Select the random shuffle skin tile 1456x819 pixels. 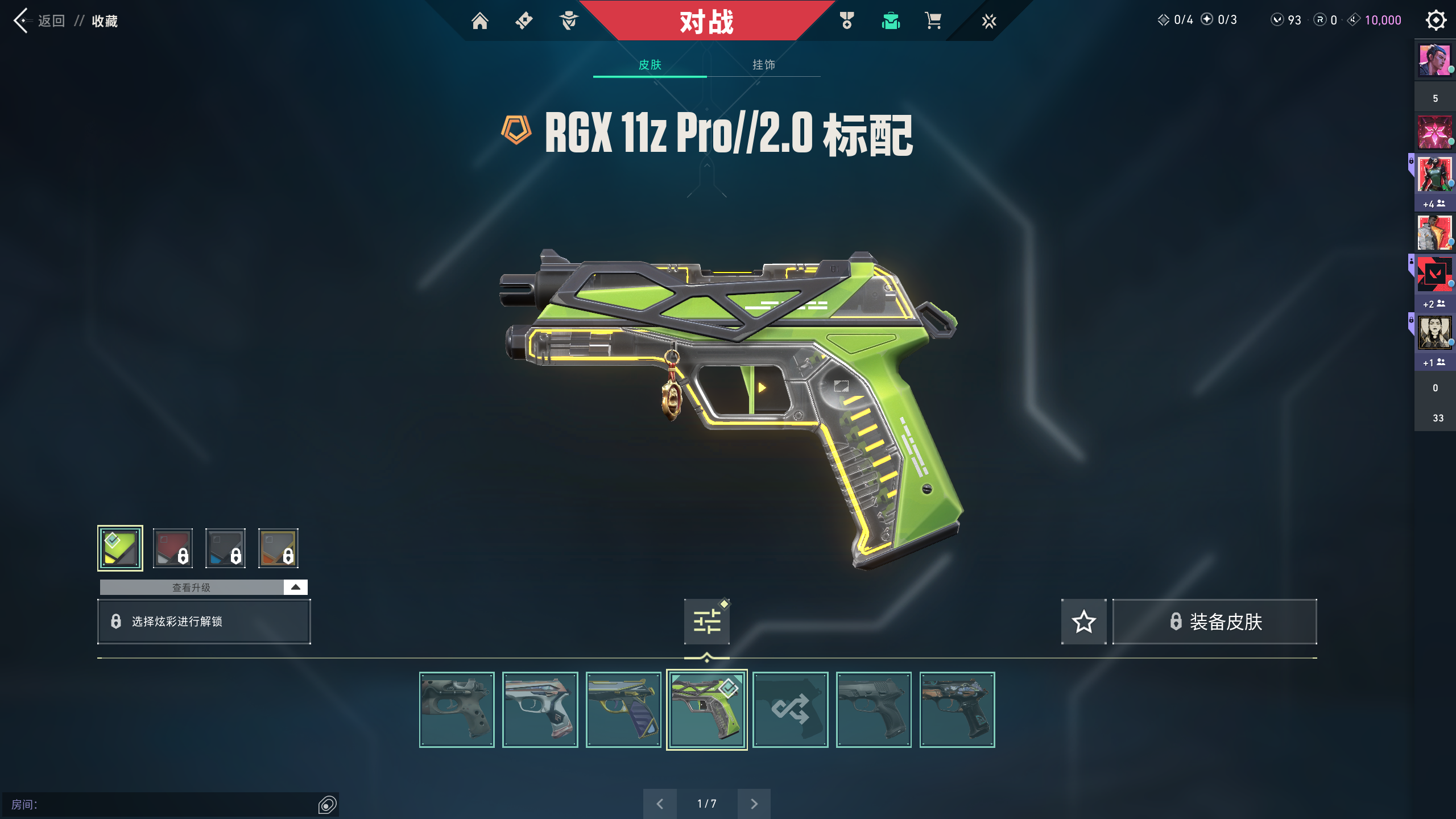coord(790,709)
